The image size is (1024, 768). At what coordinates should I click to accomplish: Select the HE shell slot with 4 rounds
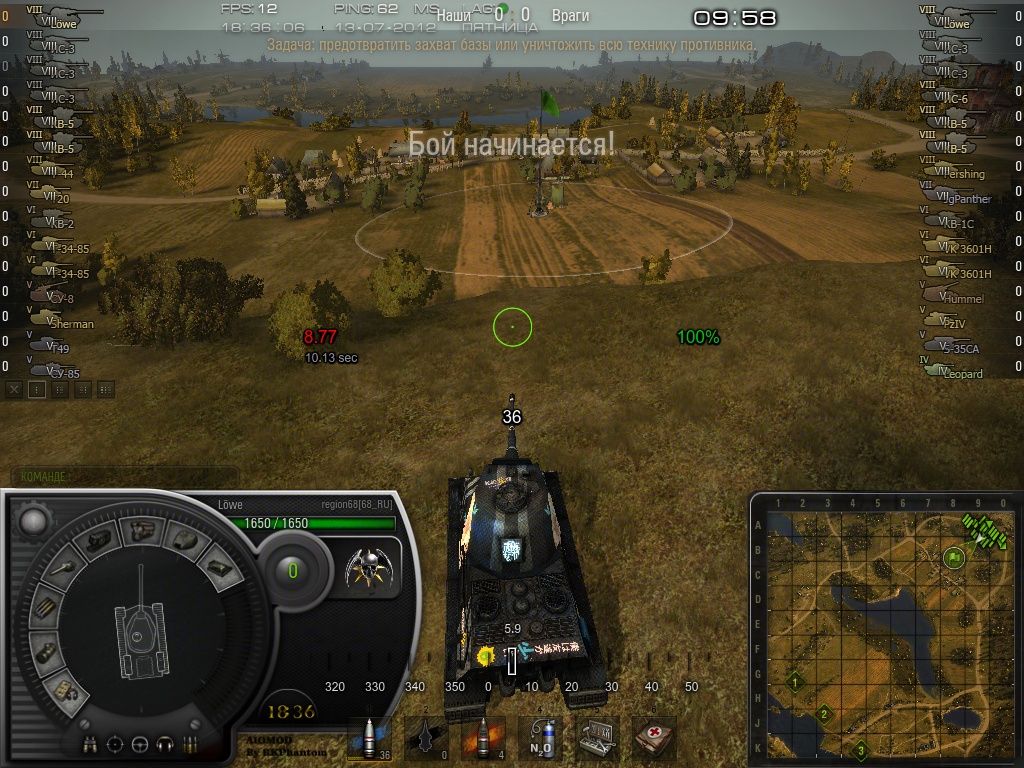click(x=484, y=738)
